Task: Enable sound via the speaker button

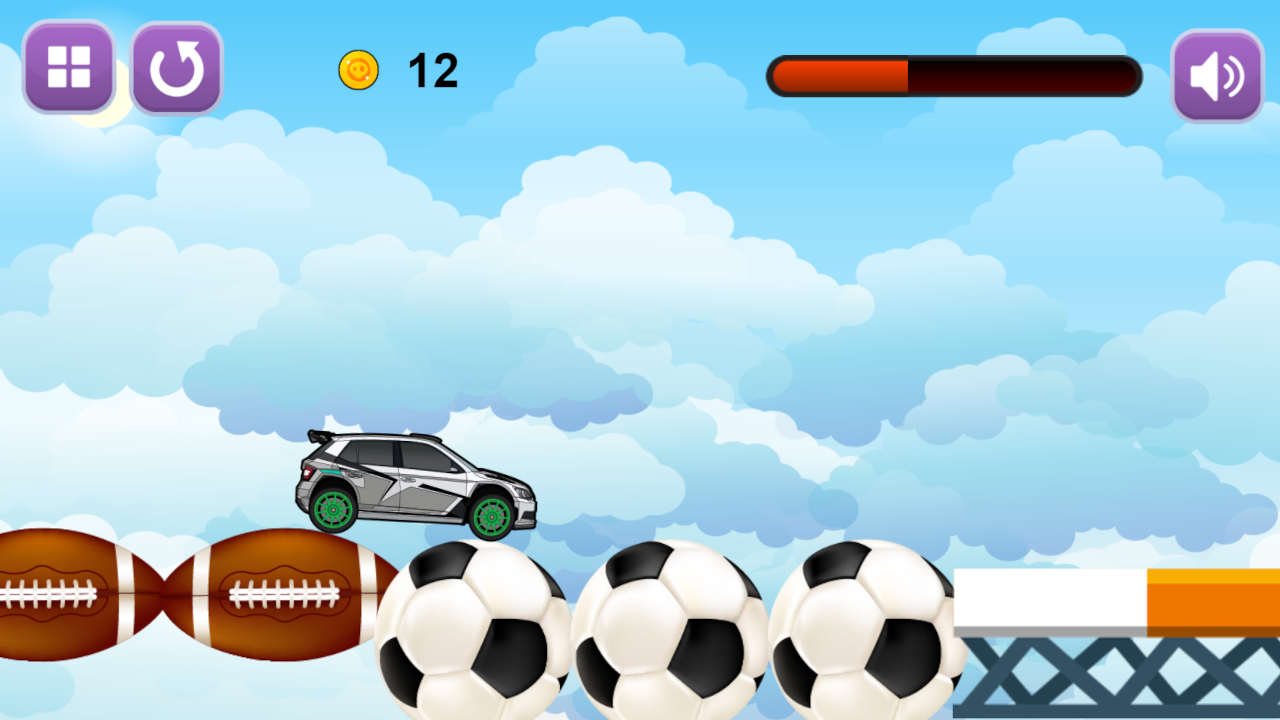Action: coord(1216,74)
